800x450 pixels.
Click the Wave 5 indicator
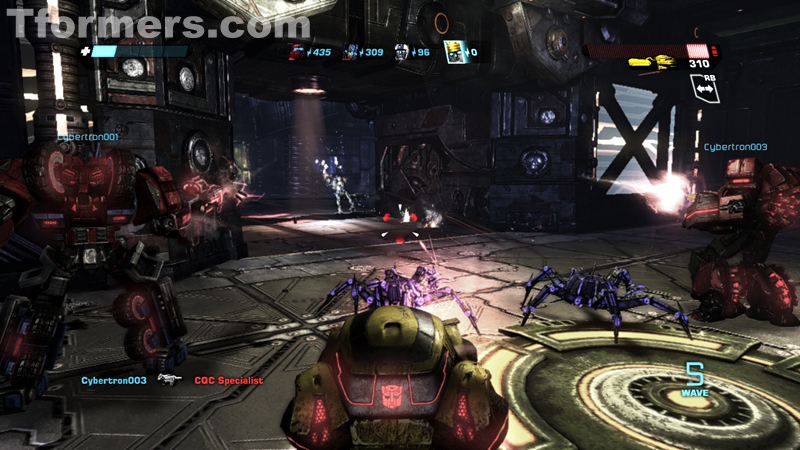tap(695, 379)
